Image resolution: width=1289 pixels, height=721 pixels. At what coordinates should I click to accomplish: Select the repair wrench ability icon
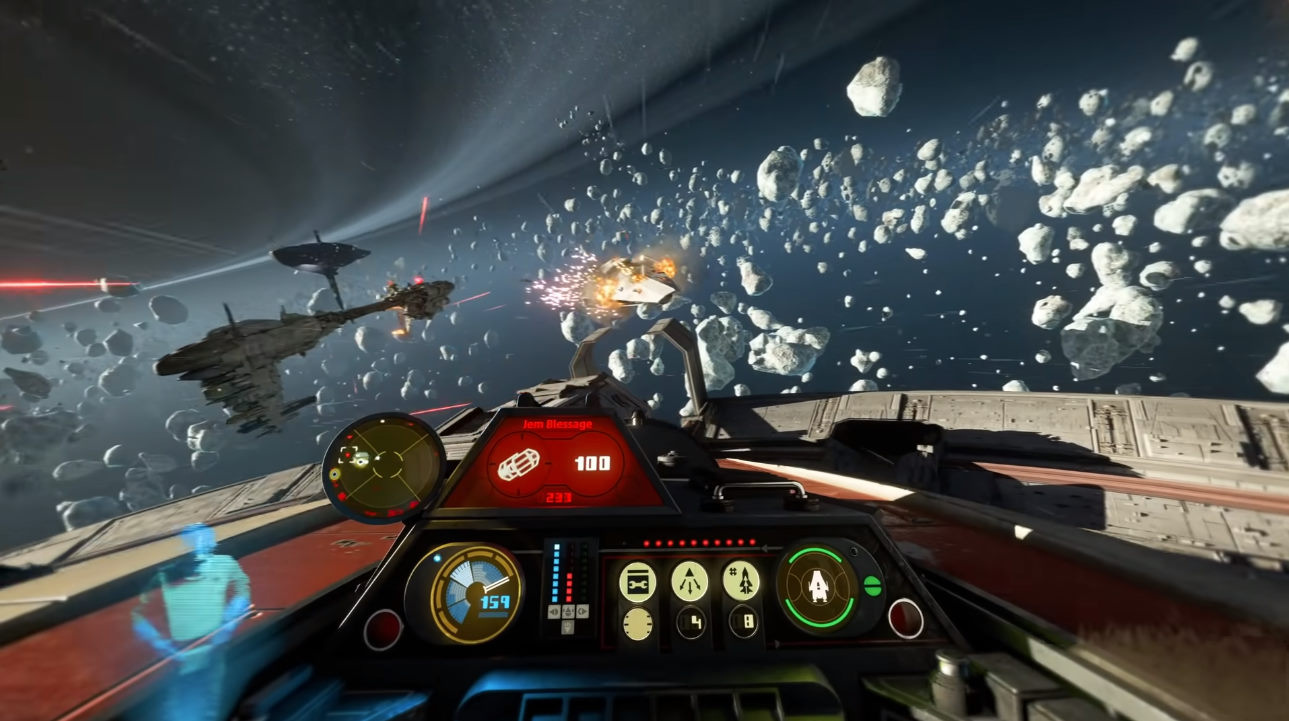point(637,582)
